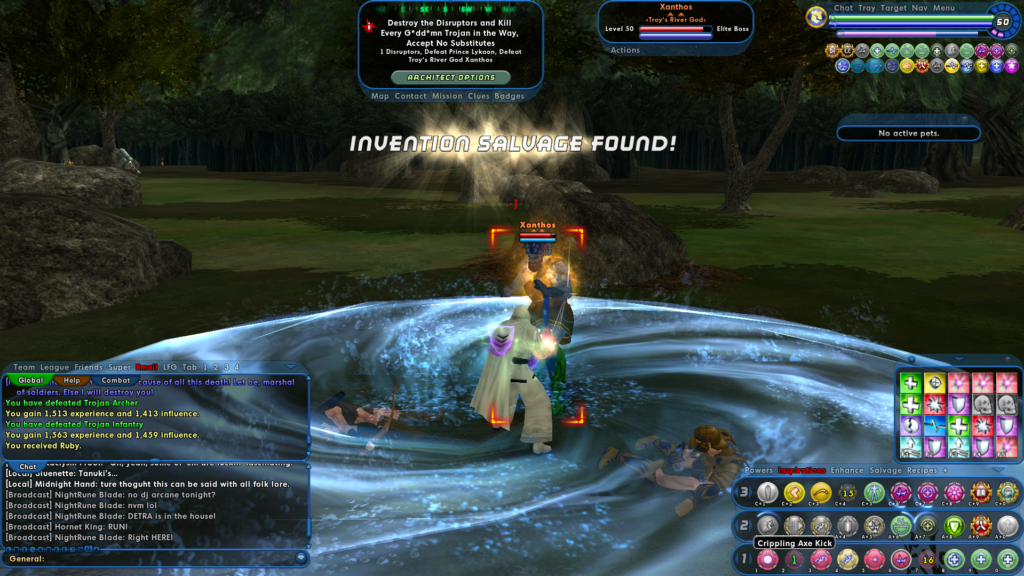View the Badges window
The width and height of the screenshot is (1024, 576).
coord(509,96)
